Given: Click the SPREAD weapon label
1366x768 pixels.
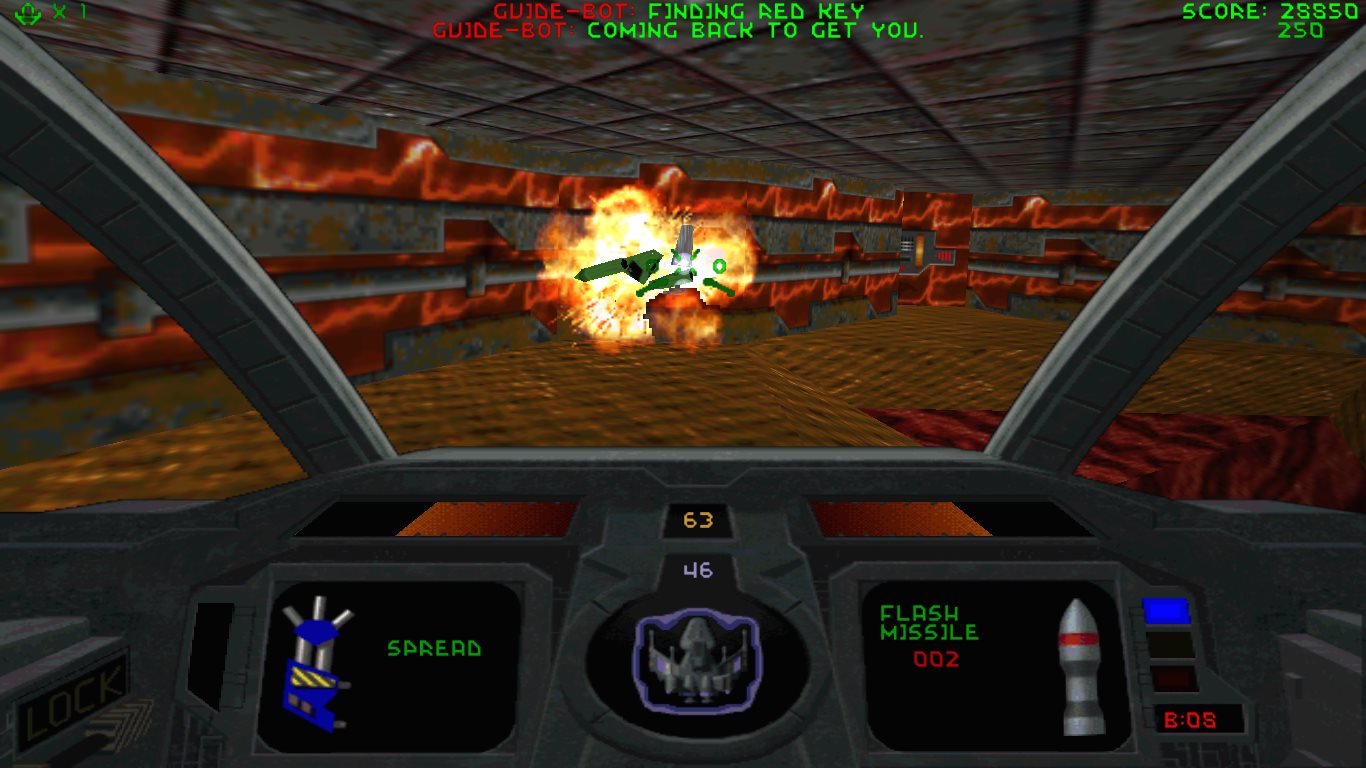Looking at the screenshot, I should 434,650.
